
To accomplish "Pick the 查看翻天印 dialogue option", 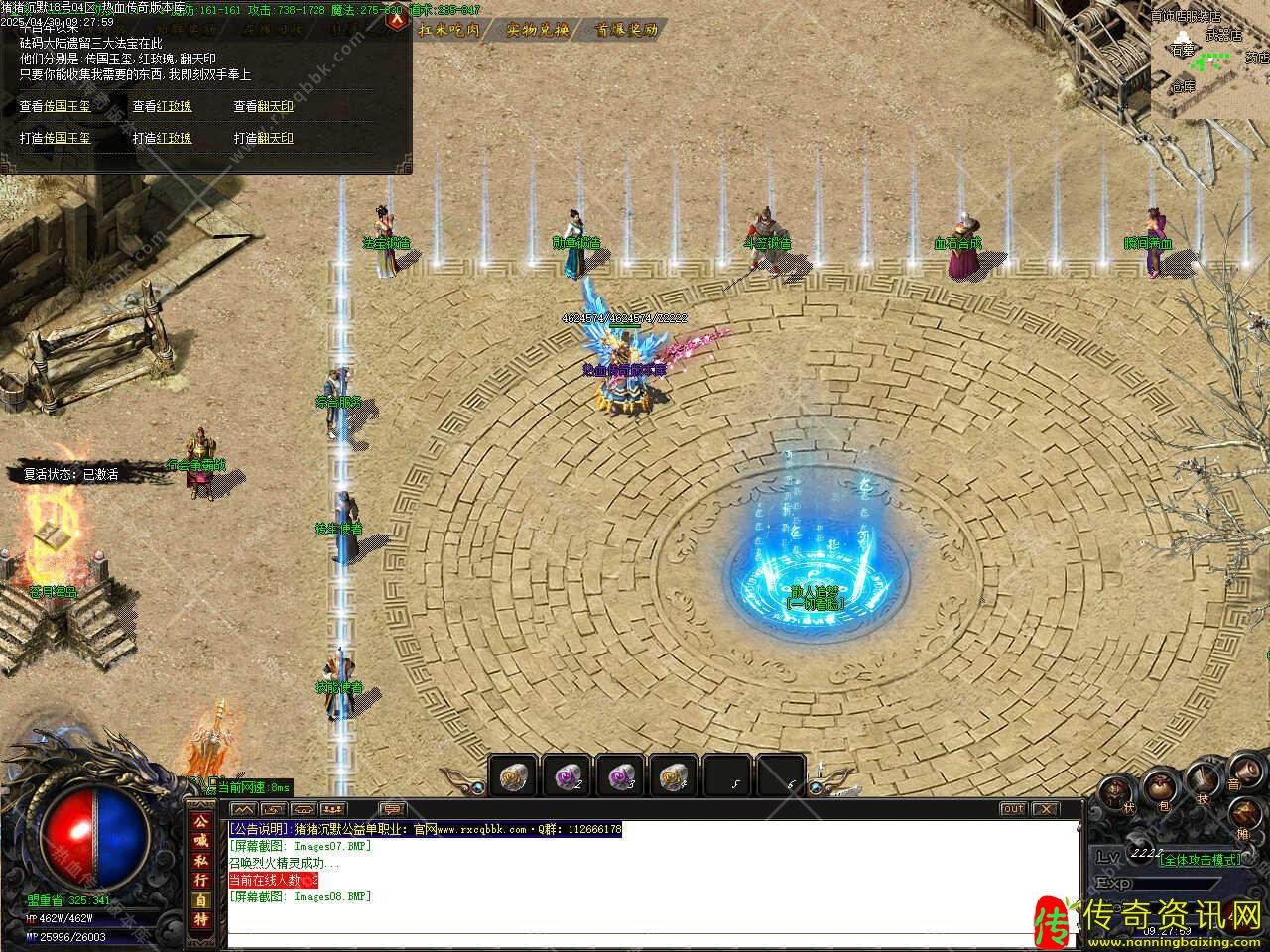I will [x=263, y=106].
